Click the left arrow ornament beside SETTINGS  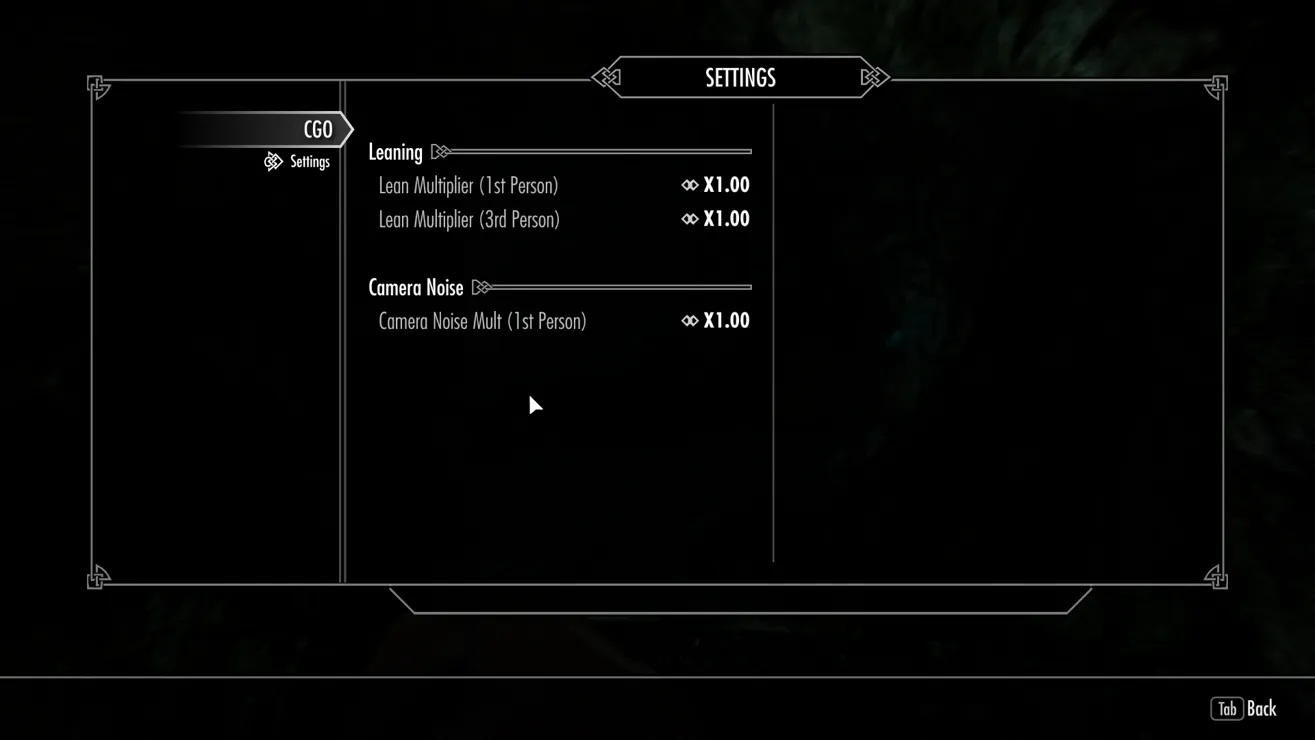click(608, 77)
